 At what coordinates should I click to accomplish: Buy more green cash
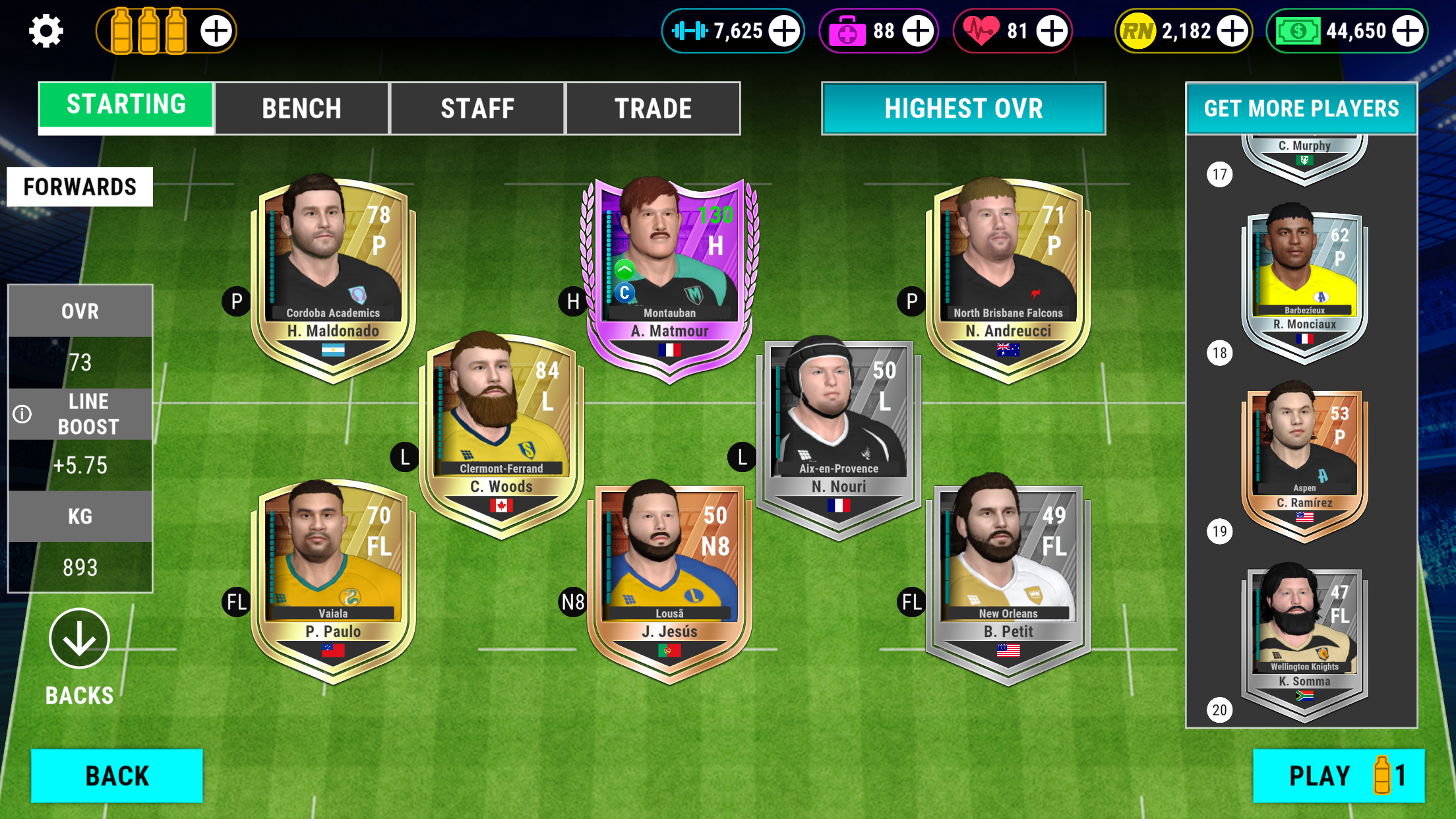coord(1407,31)
